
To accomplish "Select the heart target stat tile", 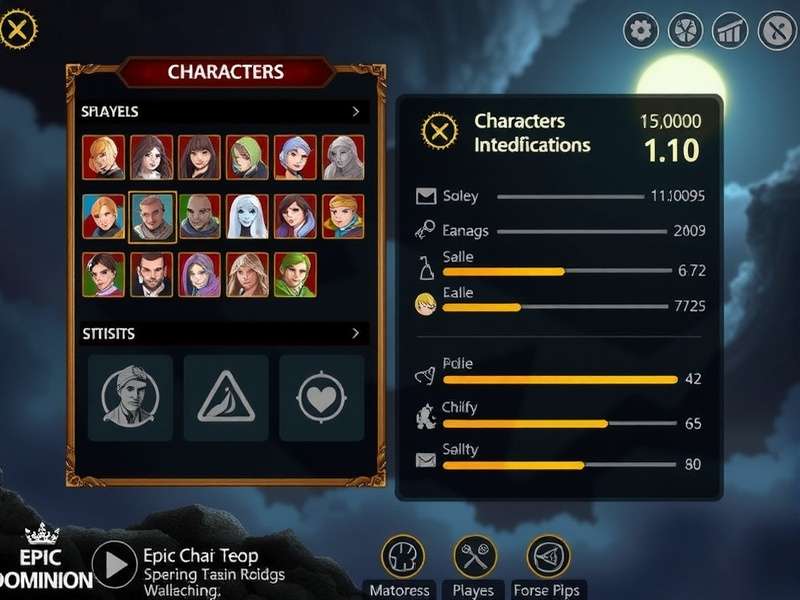I will pyautogui.click(x=321, y=398).
